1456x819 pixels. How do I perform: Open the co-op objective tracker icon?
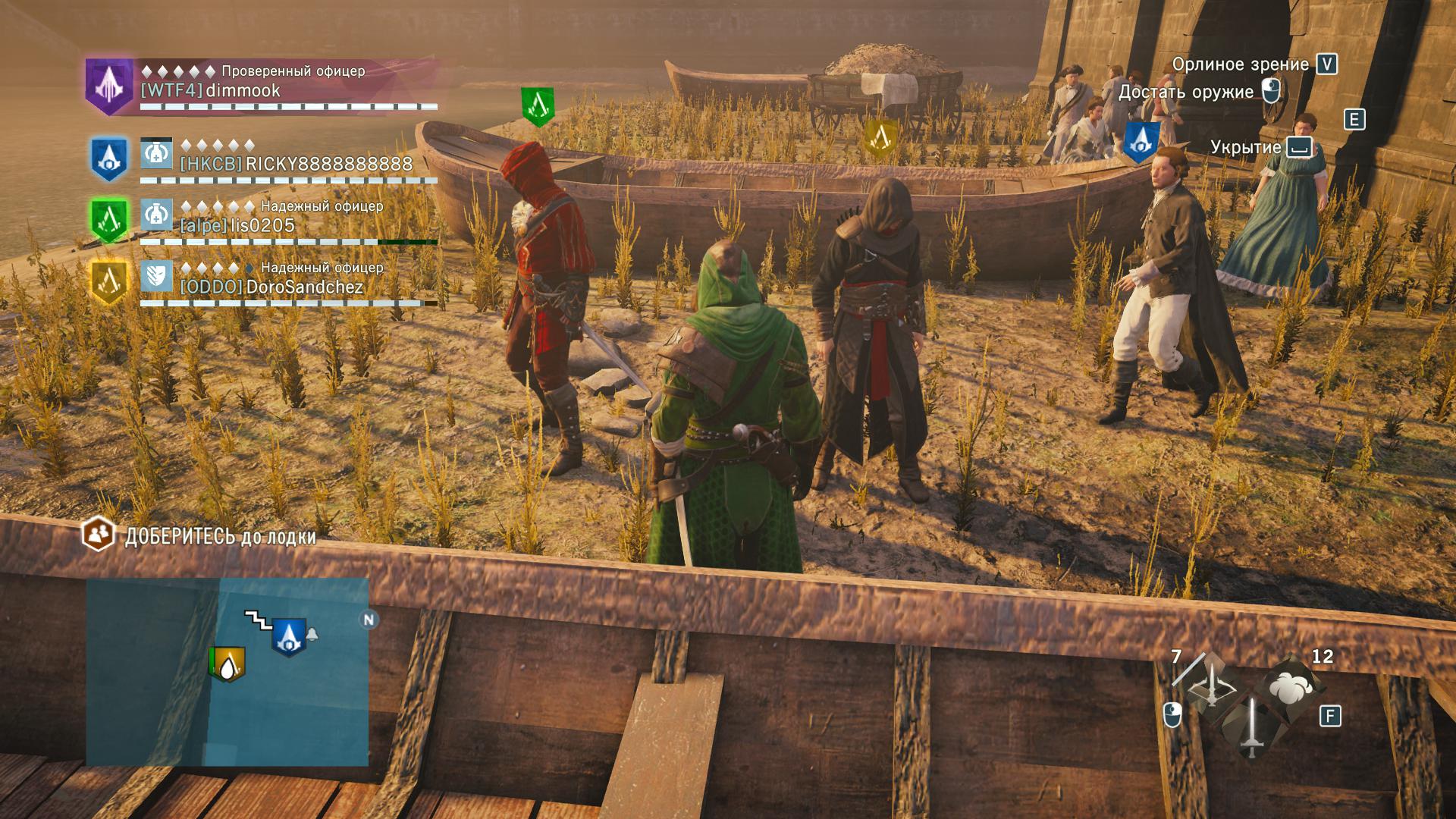[x=97, y=535]
